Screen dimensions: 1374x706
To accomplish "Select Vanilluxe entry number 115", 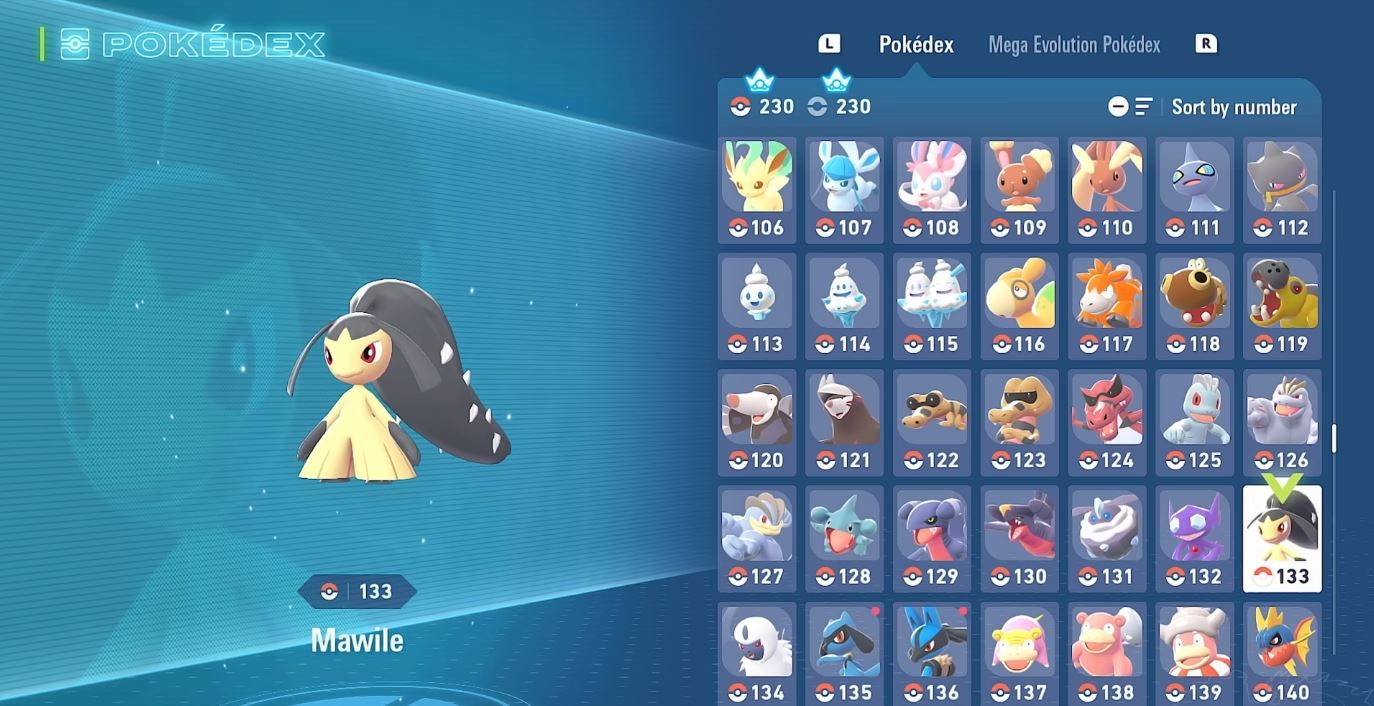I will point(932,306).
